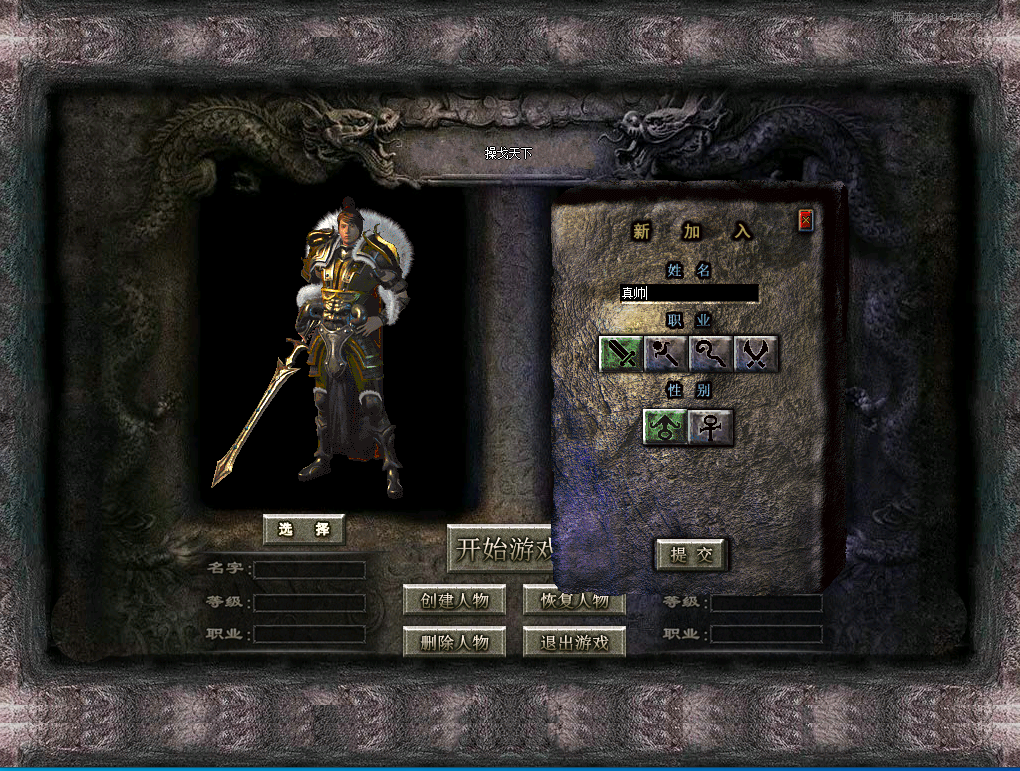Submit the new character with 提交
Image resolution: width=1020 pixels, height=771 pixels.
pyautogui.click(x=691, y=555)
